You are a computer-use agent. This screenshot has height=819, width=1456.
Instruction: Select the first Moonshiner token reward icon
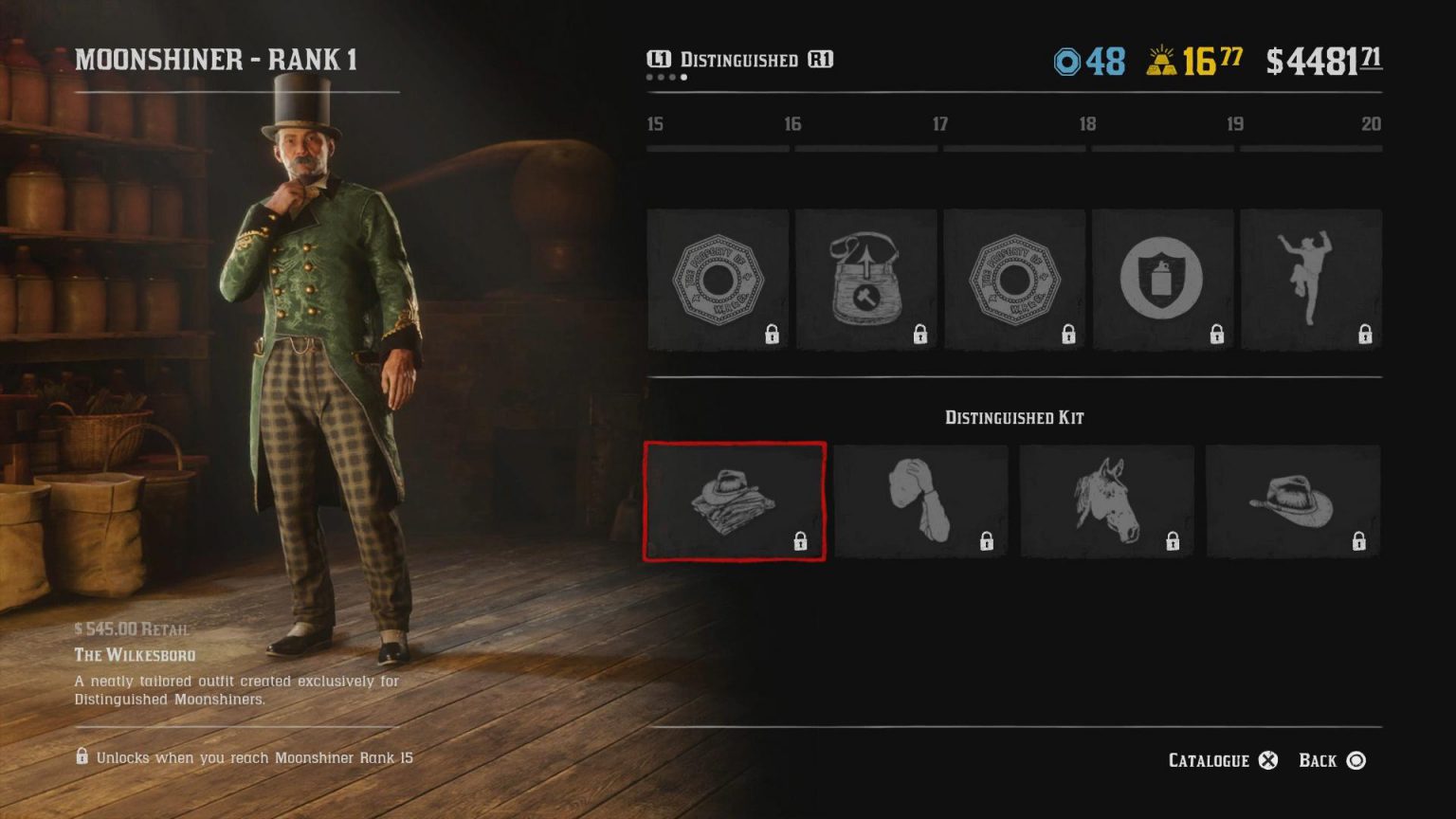[717, 280]
